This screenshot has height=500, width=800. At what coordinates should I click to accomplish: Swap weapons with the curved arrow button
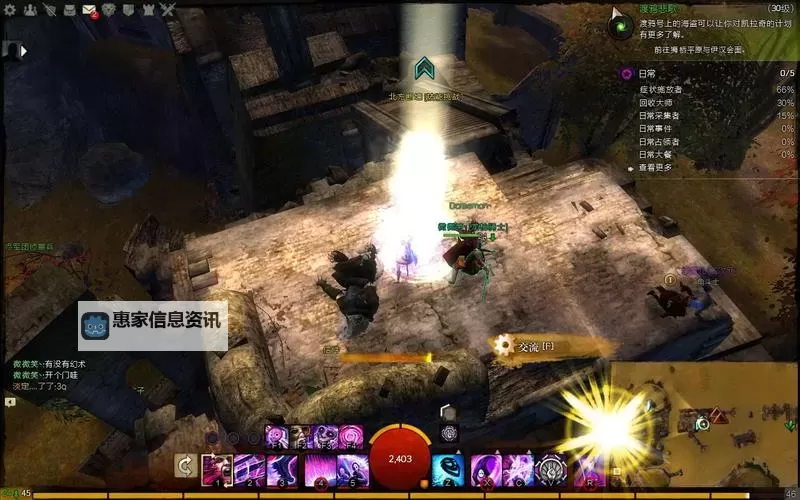(185, 465)
